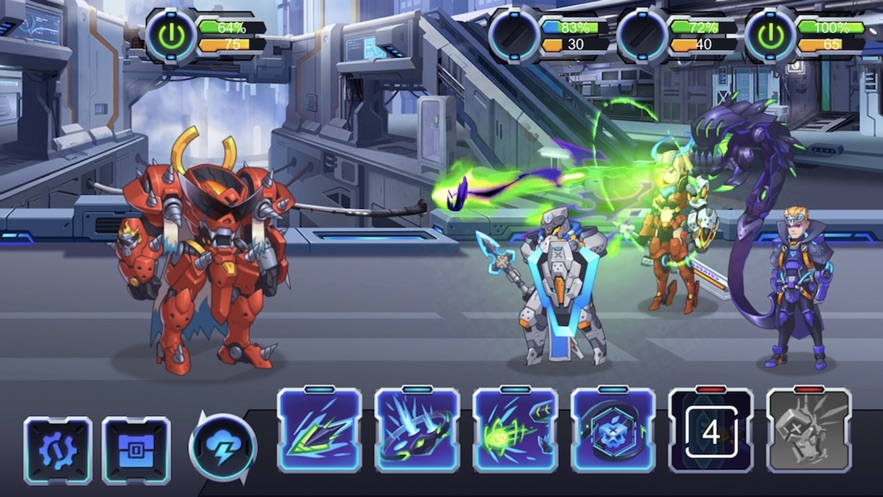Viewport: 883px width, 497px height.
Task: Select the dark round portrait beside 83%
Action: pos(514,35)
